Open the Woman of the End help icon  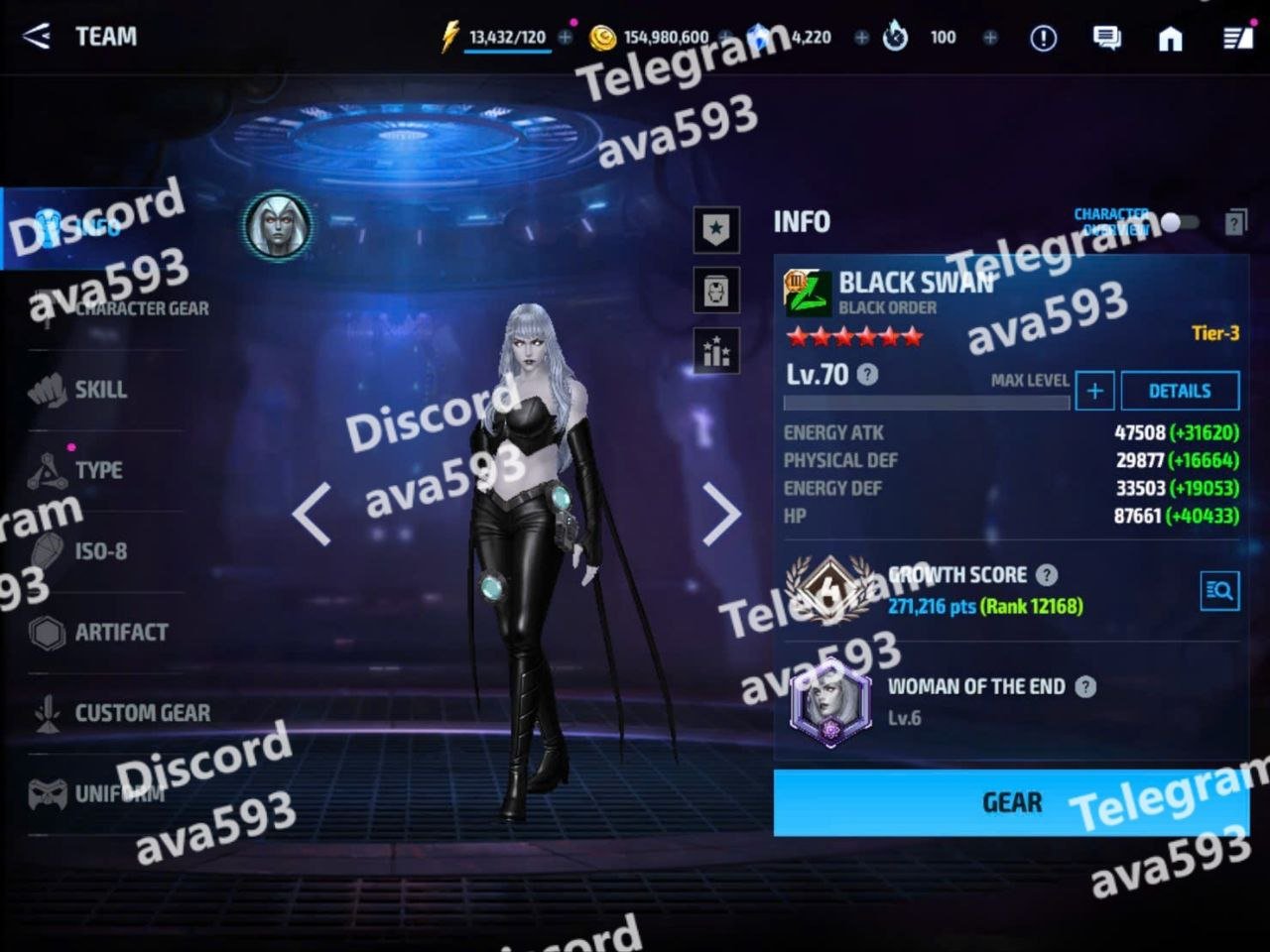click(1086, 686)
